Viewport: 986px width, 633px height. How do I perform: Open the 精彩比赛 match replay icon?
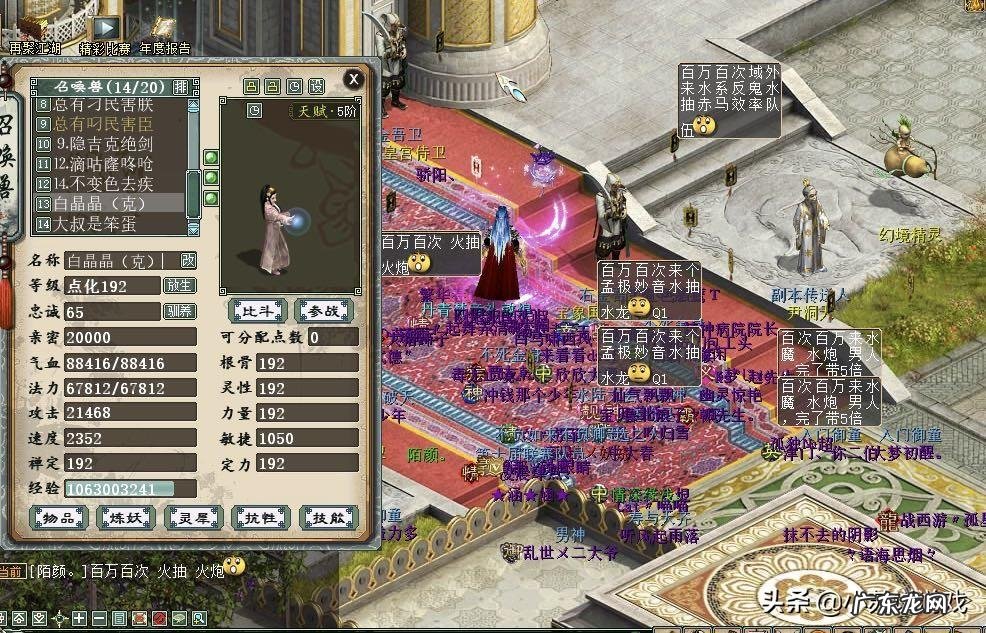pos(104,32)
